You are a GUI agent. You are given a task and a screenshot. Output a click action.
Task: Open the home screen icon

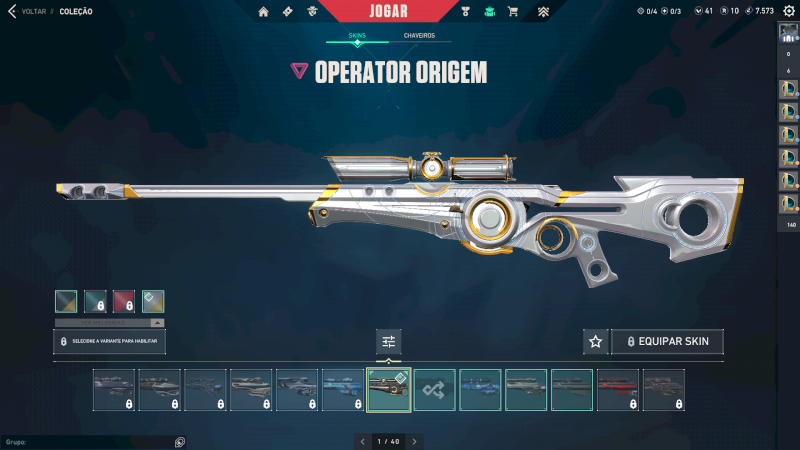(264, 12)
